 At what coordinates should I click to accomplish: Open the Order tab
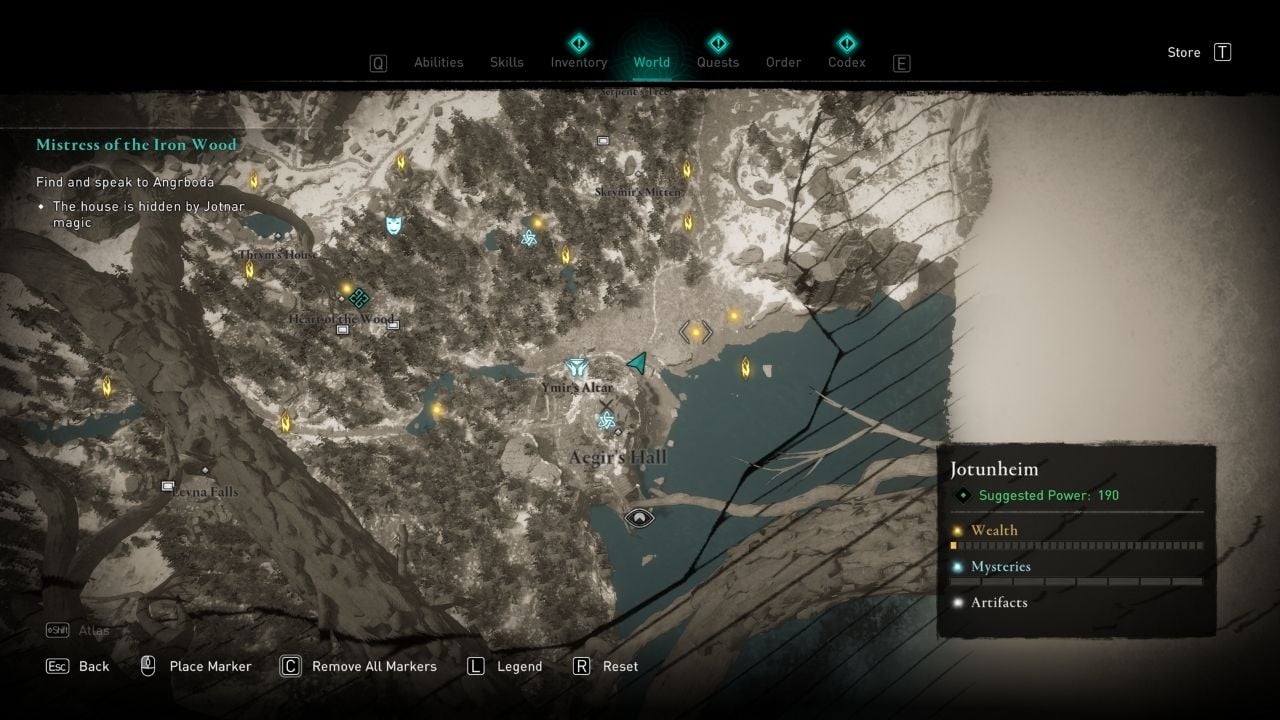[x=784, y=62]
